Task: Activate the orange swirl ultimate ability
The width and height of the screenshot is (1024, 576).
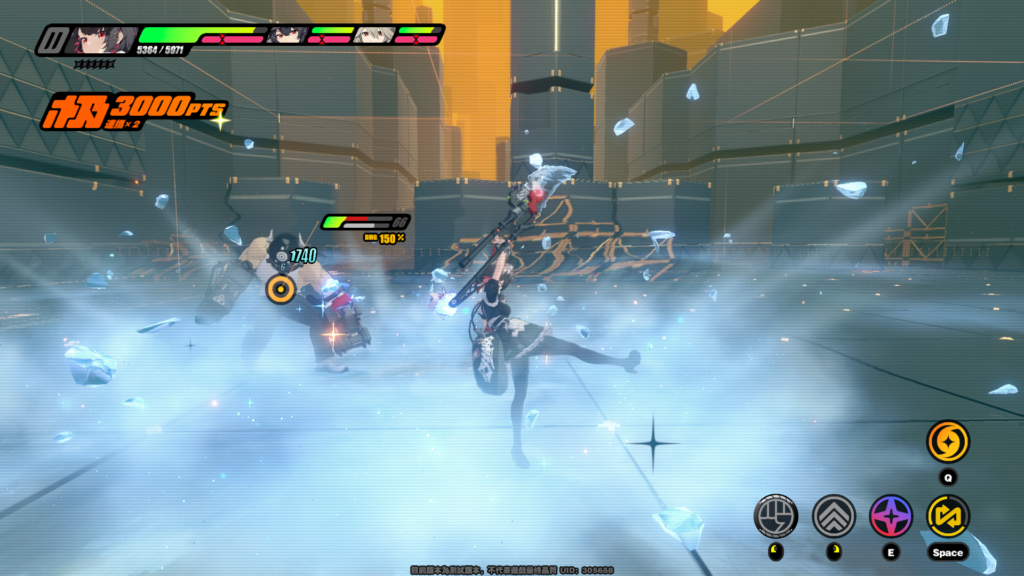Action: (947, 442)
